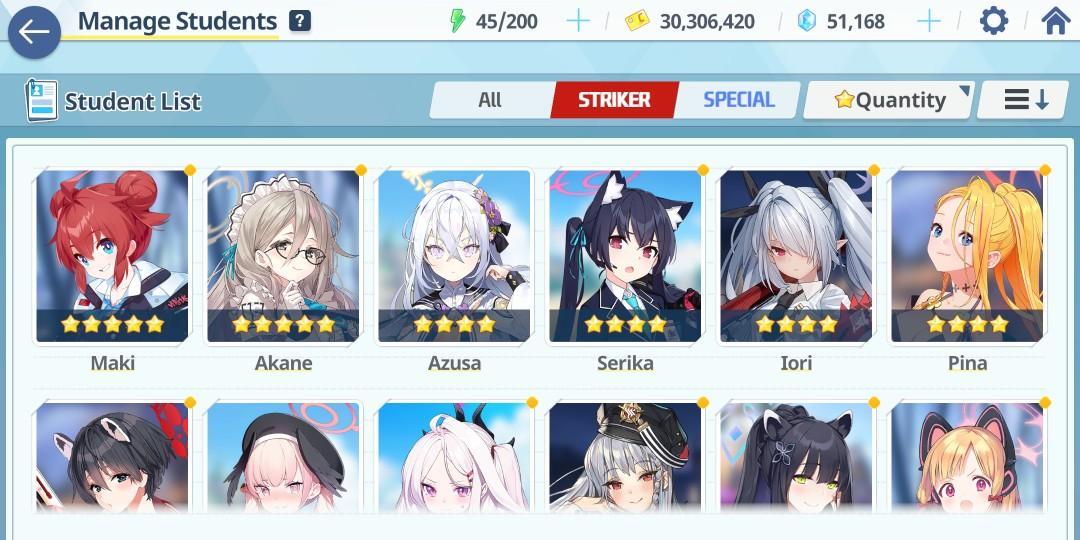Open the question mark help icon
This screenshot has height=540, width=1080.
(x=299, y=21)
